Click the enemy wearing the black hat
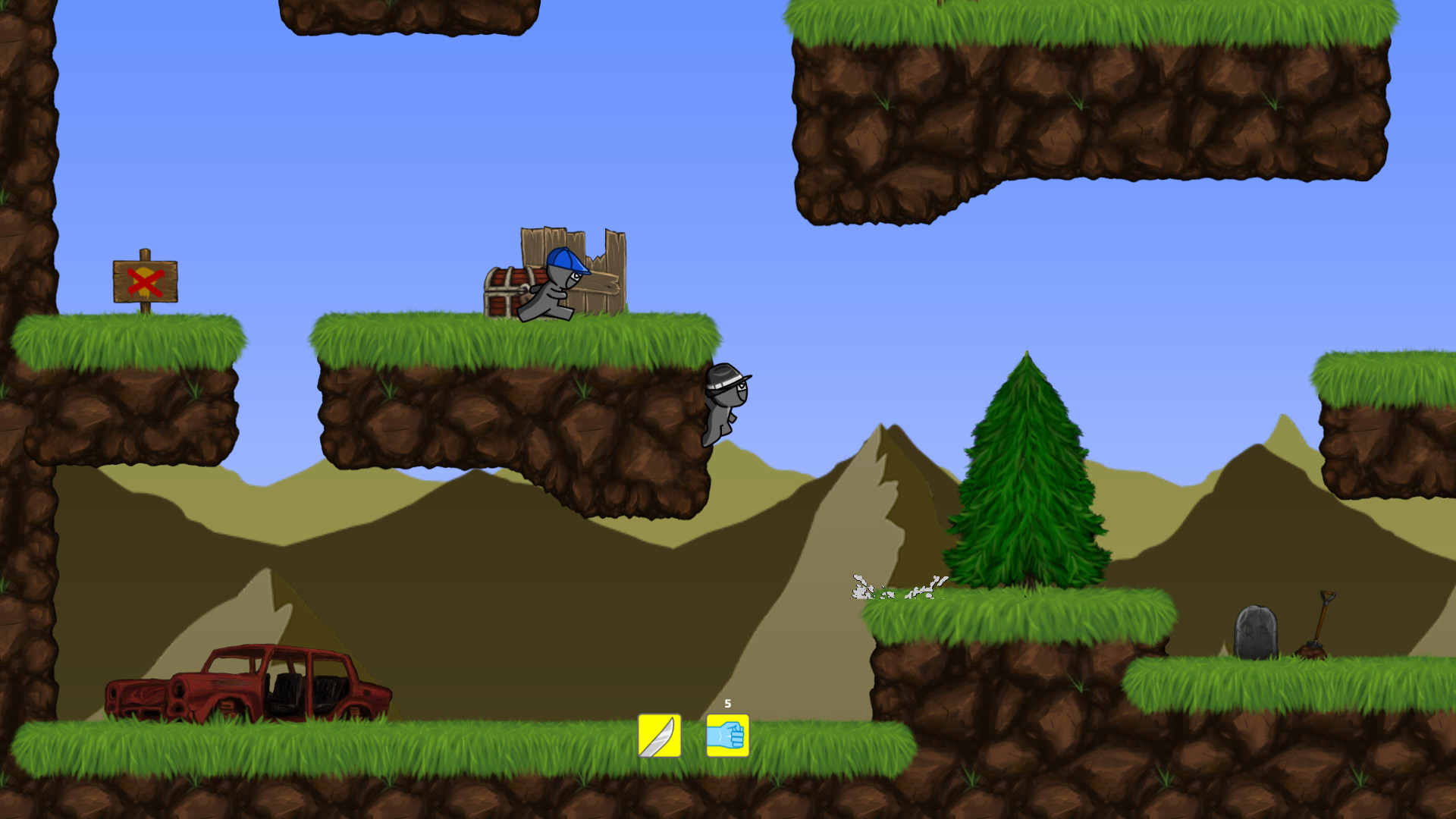The image size is (1456, 819). (724, 398)
